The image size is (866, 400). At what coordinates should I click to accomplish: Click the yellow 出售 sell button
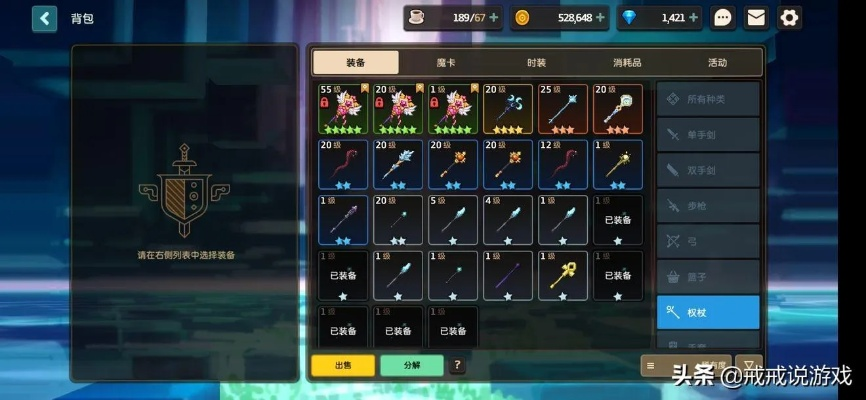pyautogui.click(x=342, y=365)
